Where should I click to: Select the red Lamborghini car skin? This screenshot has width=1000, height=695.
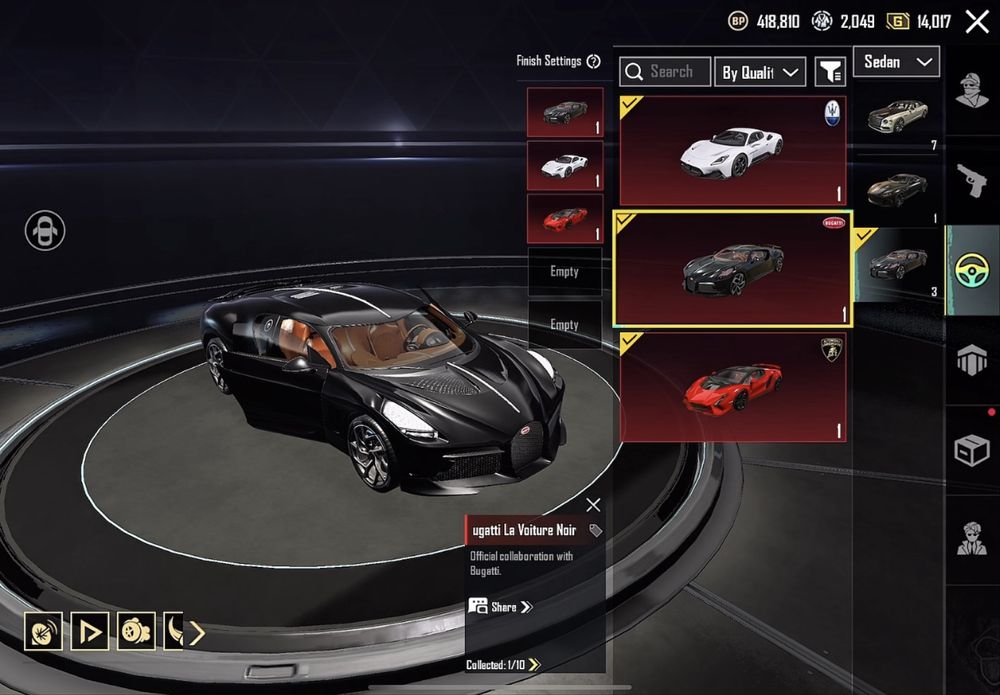[732, 387]
